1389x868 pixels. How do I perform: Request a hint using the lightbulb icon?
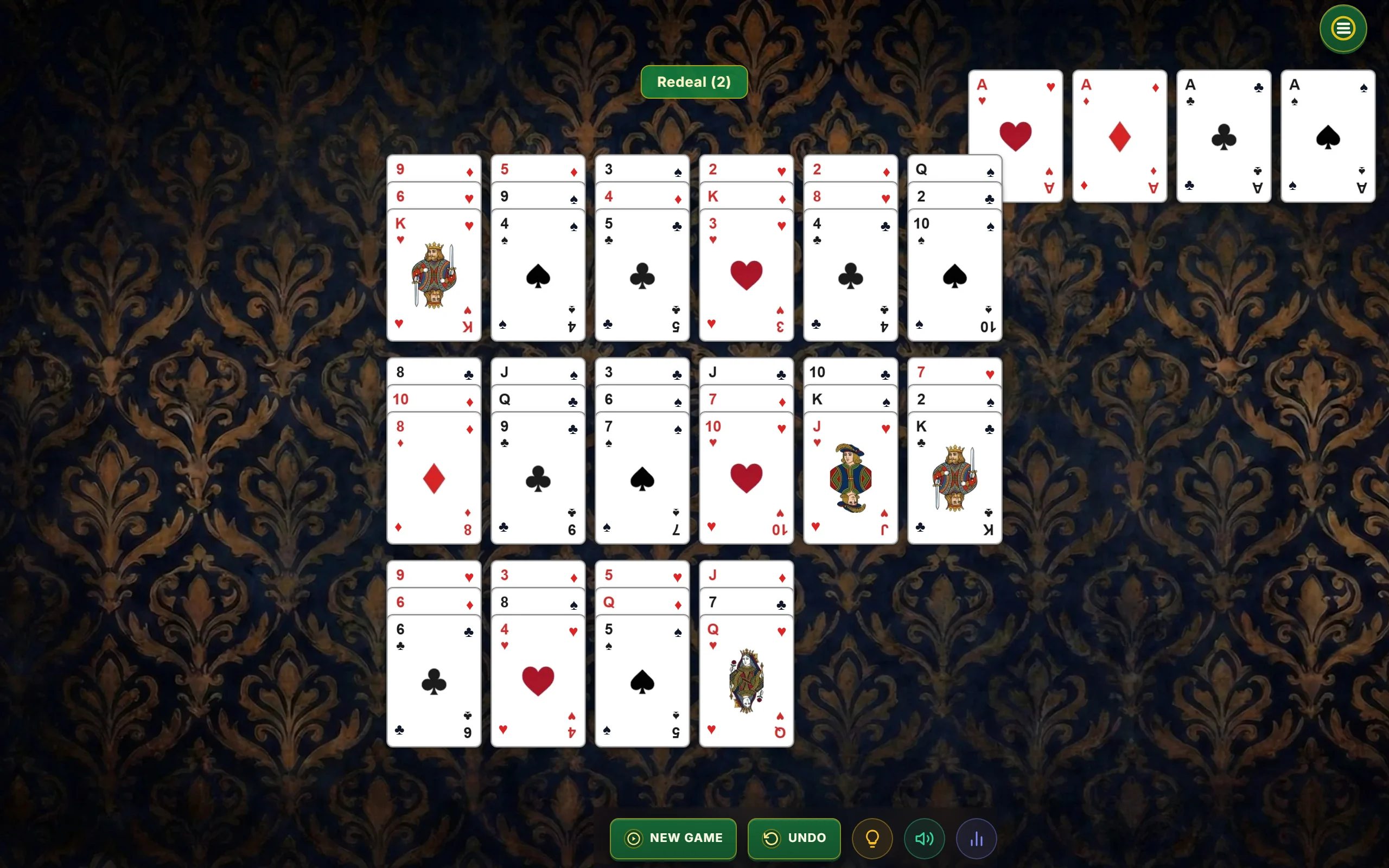coord(872,838)
